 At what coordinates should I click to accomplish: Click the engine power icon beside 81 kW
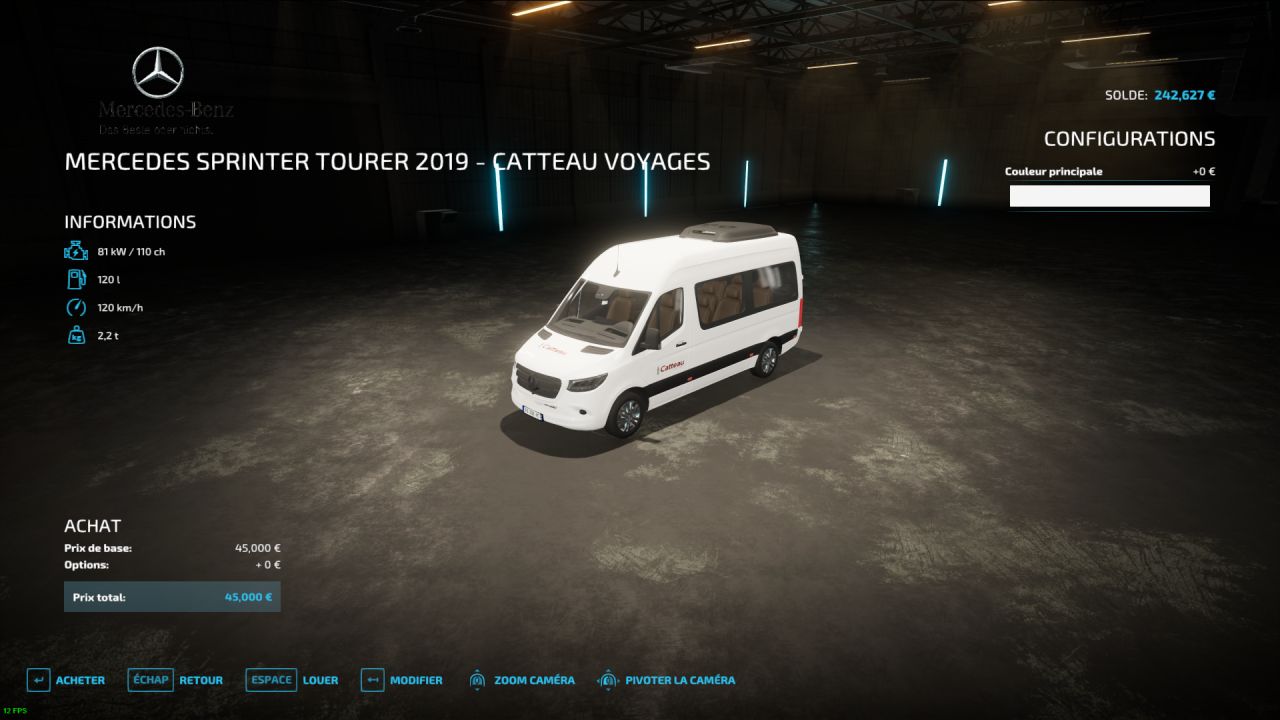click(76, 251)
